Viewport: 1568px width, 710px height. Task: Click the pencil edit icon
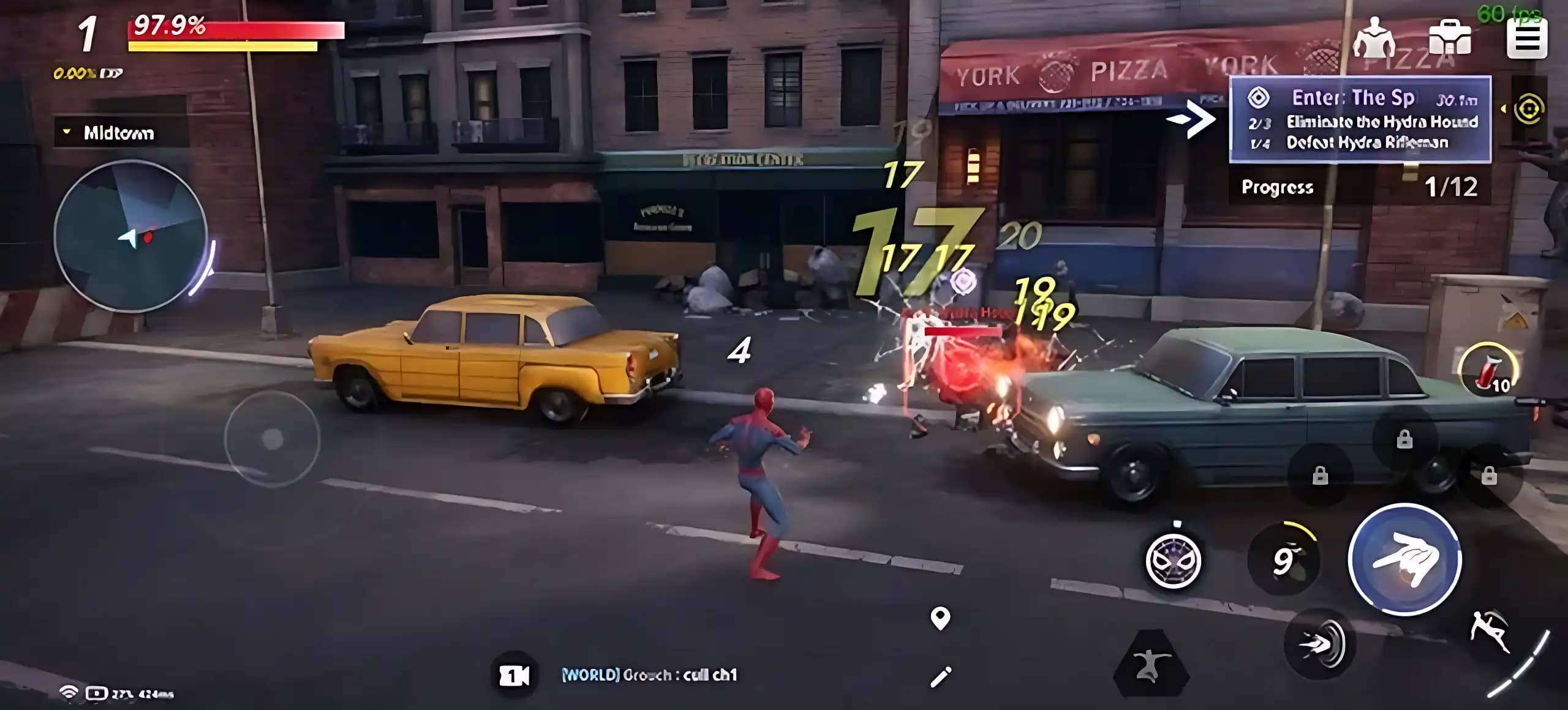940,676
